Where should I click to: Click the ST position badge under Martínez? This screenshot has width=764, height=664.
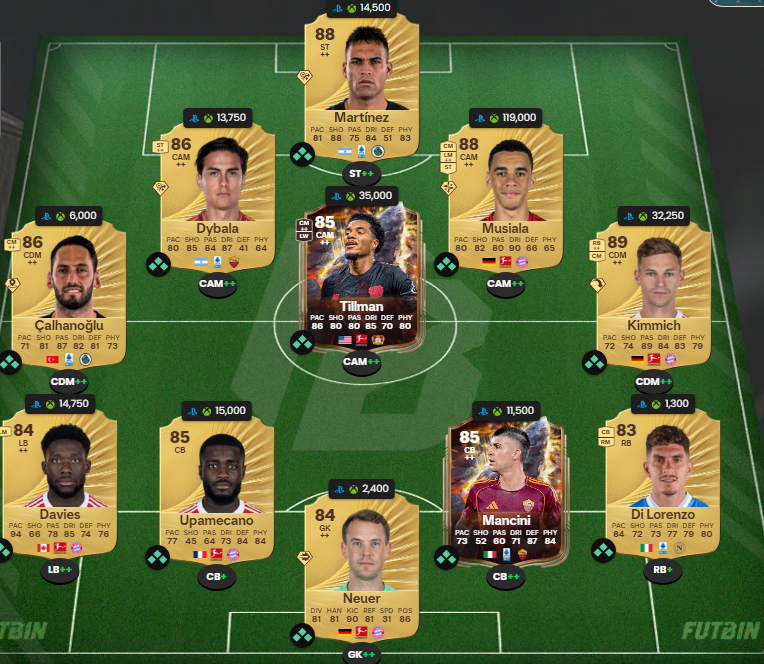361,174
